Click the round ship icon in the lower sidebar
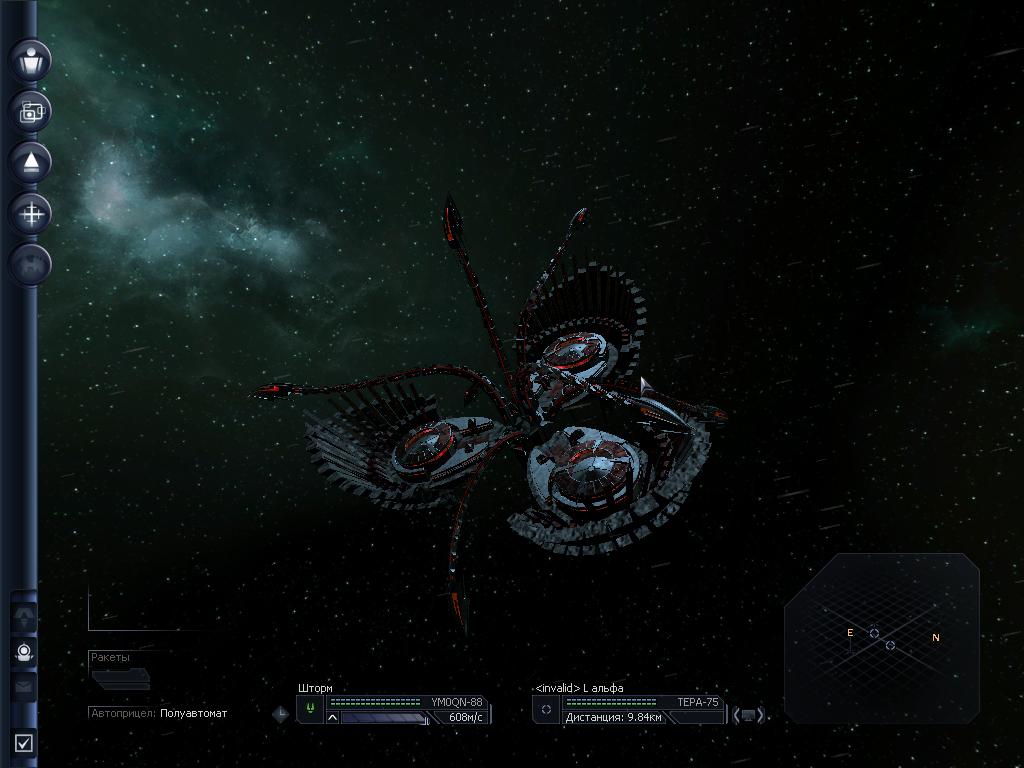1024x768 pixels. 24,653
